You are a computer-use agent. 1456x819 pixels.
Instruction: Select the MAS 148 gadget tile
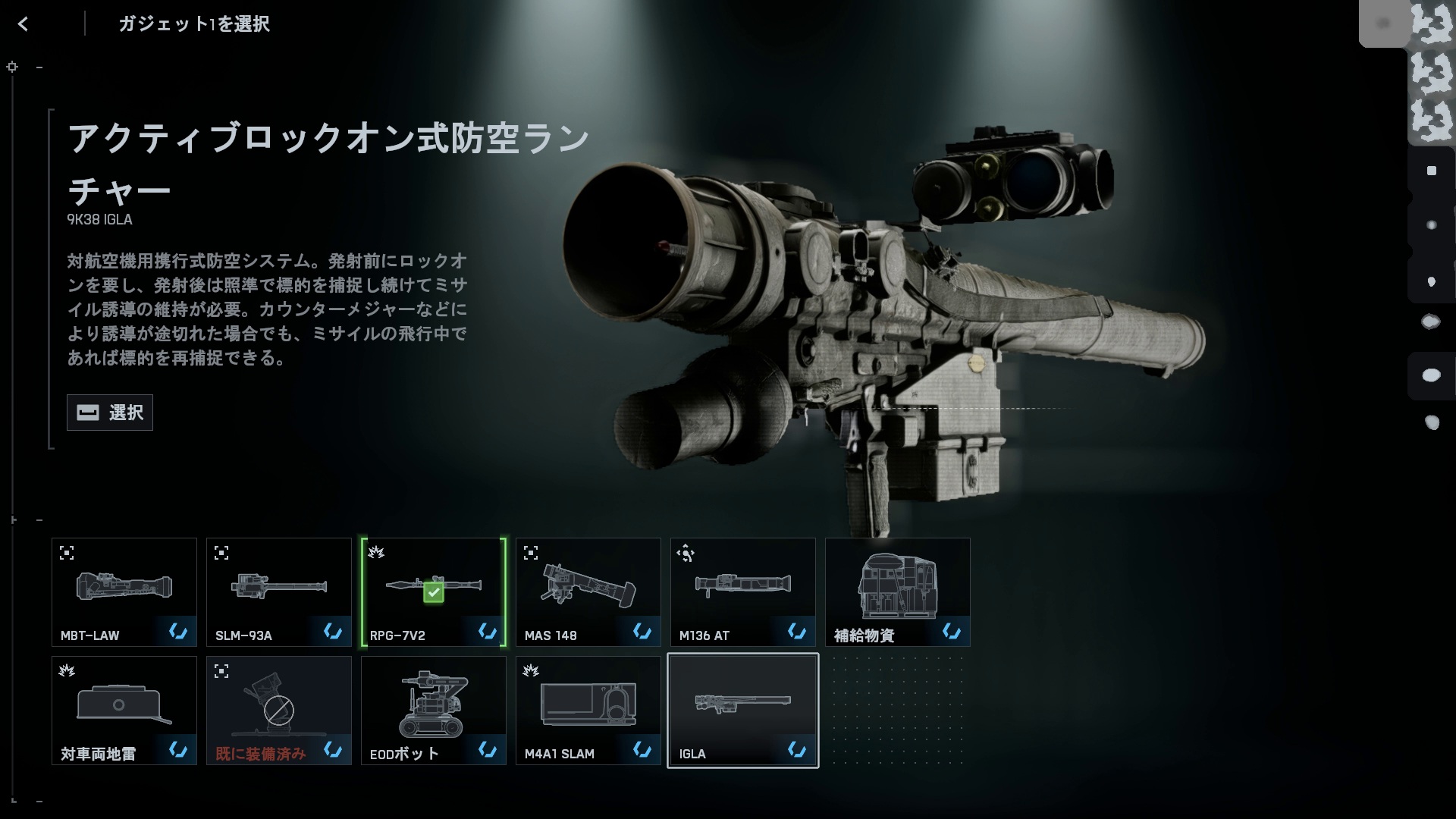click(x=588, y=592)
